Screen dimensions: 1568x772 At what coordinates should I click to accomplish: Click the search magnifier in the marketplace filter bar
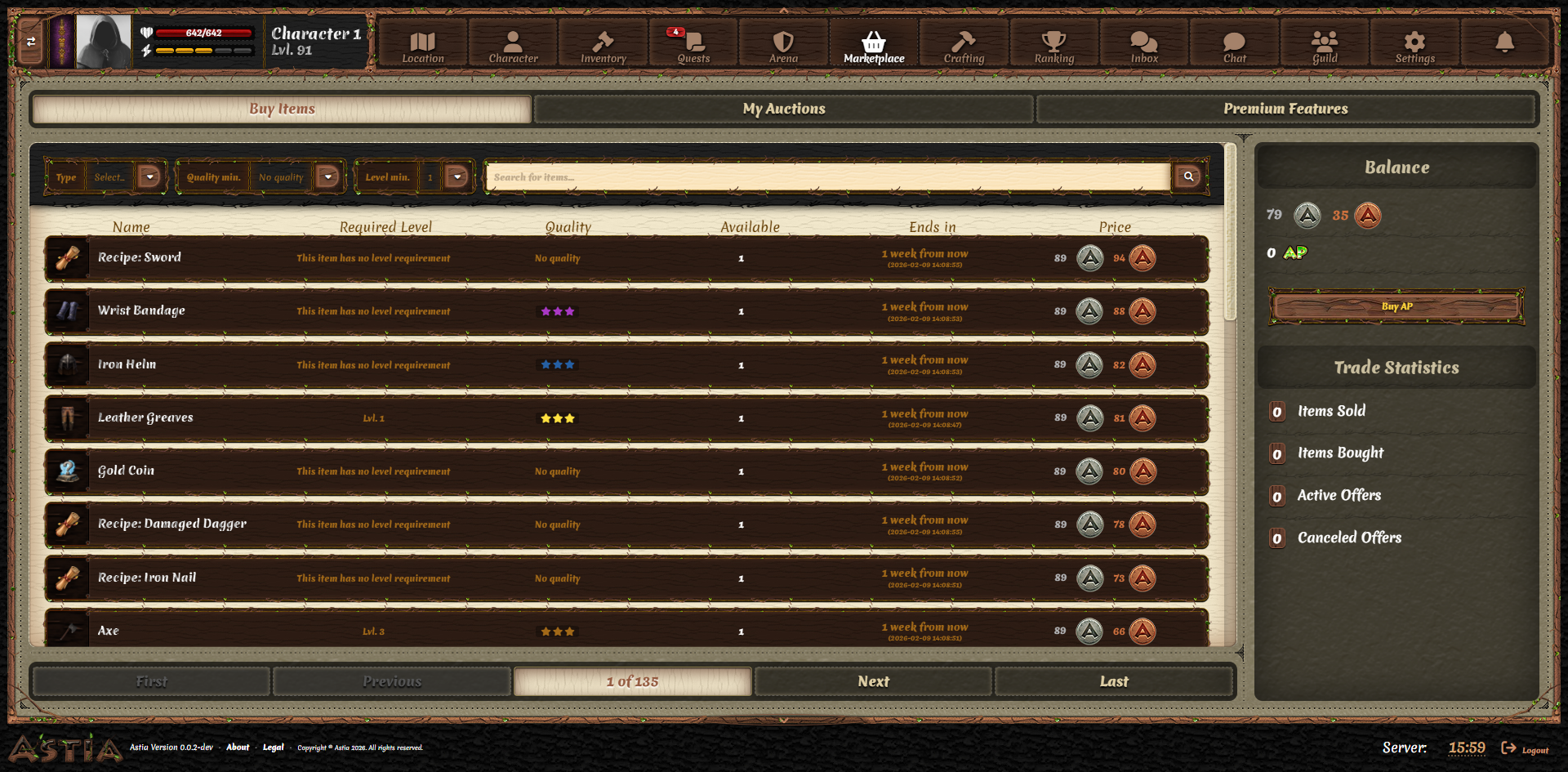1188,176
